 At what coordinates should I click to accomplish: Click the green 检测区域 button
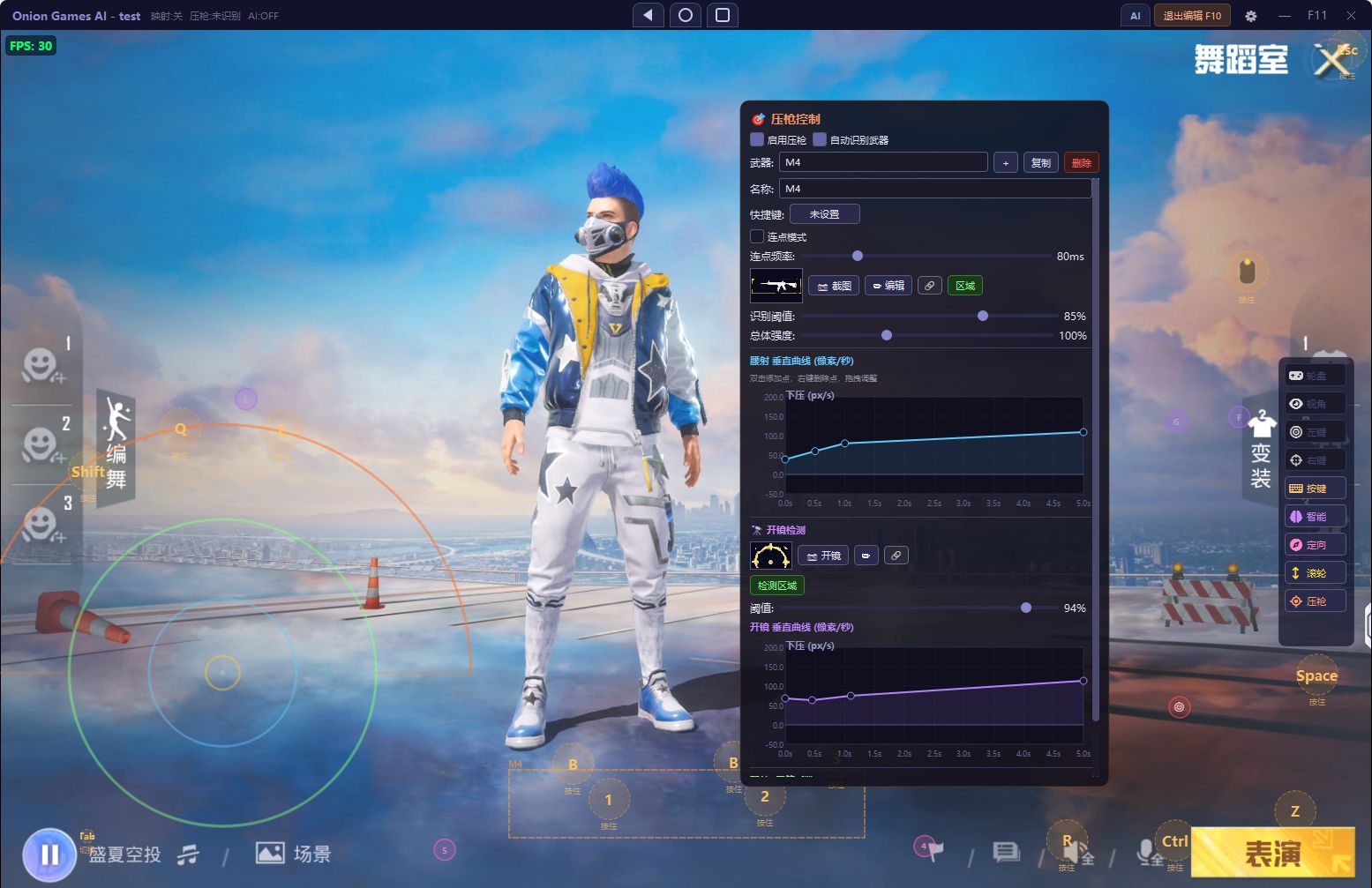(776, 586)
